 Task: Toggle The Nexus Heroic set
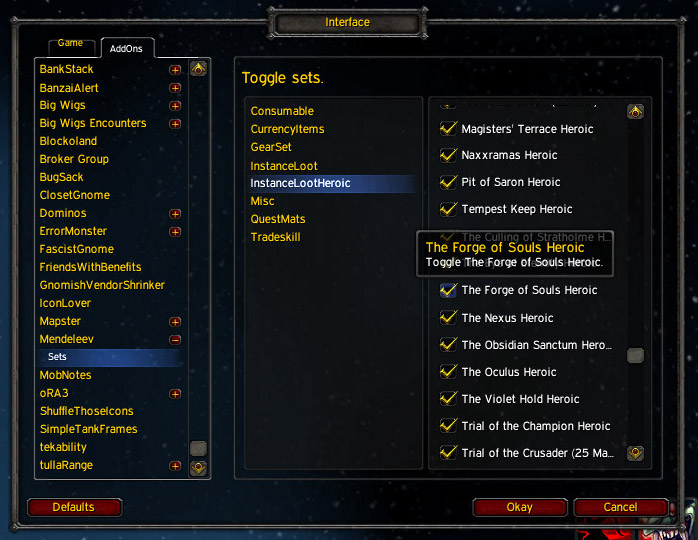coord(449,318)
